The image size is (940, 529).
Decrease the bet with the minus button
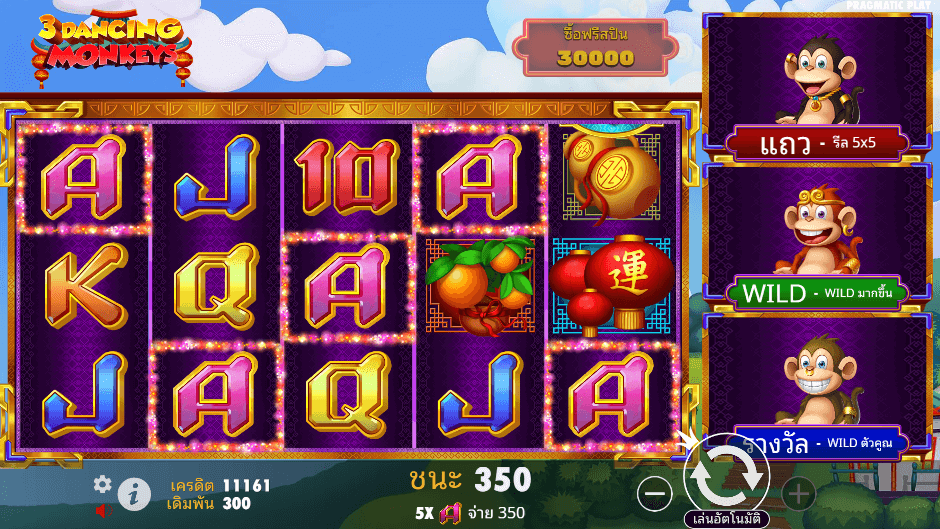654,492
